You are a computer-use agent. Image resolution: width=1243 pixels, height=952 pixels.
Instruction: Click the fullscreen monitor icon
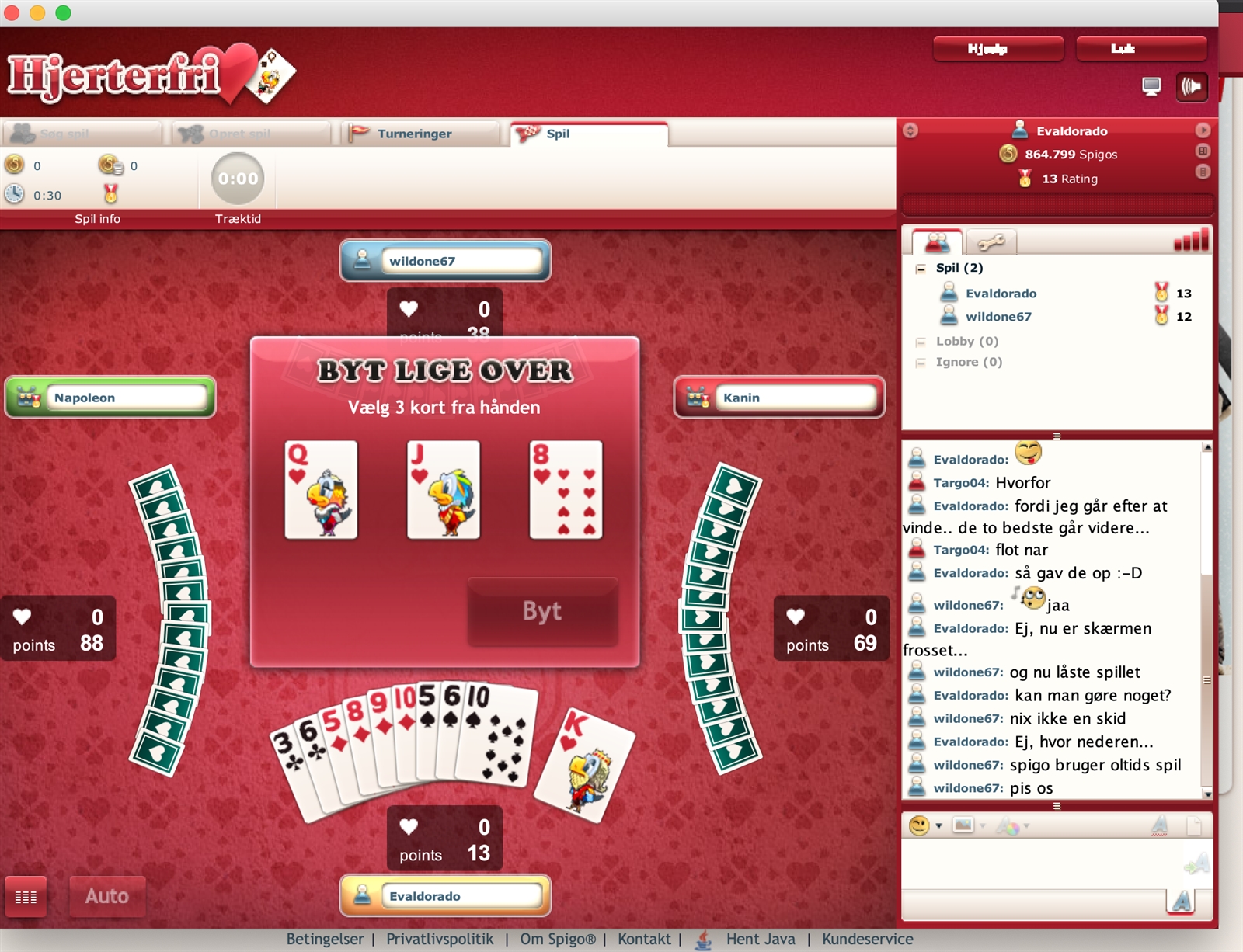click(x=1151, y=86)
